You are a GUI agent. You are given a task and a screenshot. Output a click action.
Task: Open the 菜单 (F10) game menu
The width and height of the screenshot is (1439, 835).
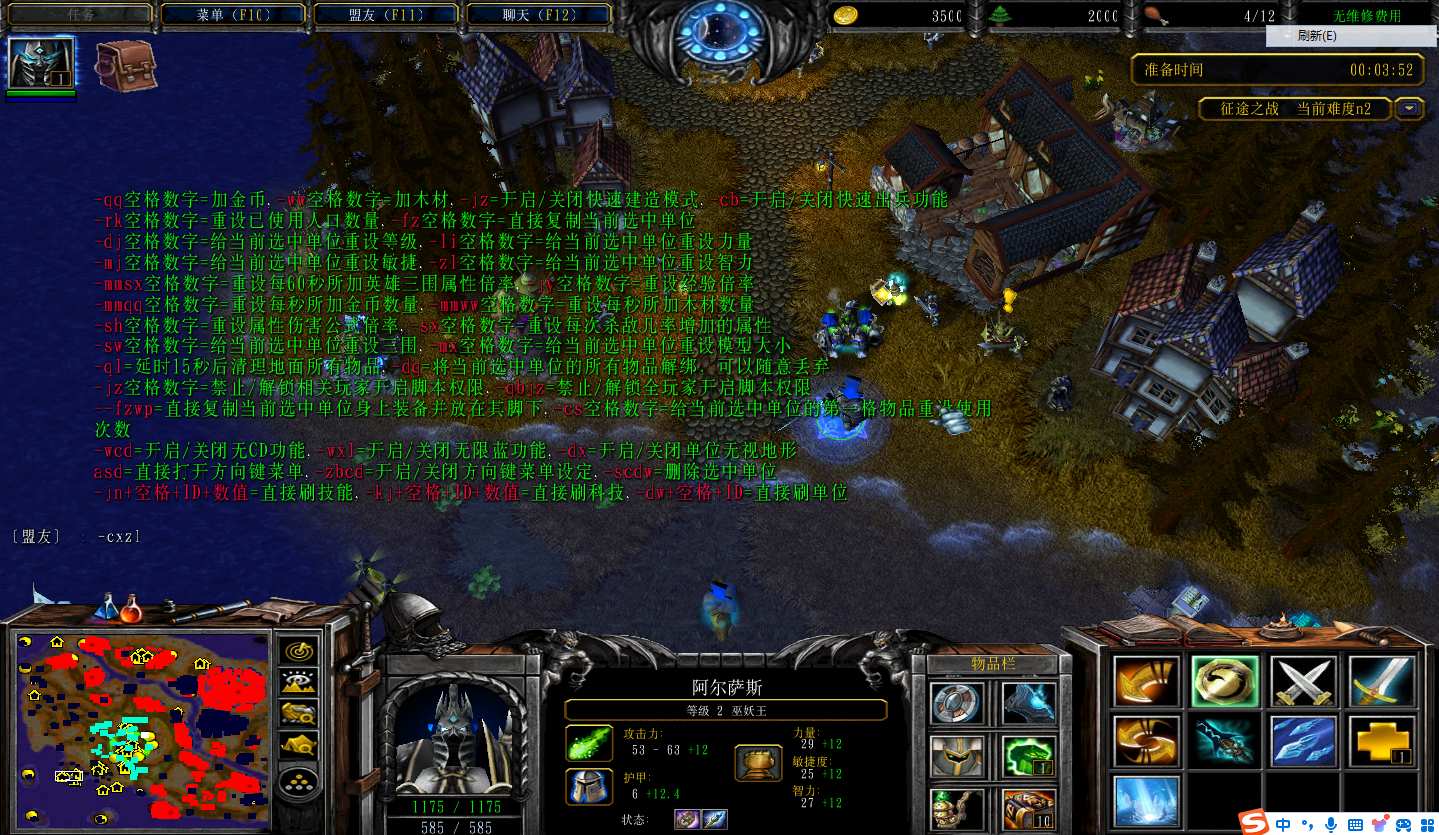coord(233,15)
